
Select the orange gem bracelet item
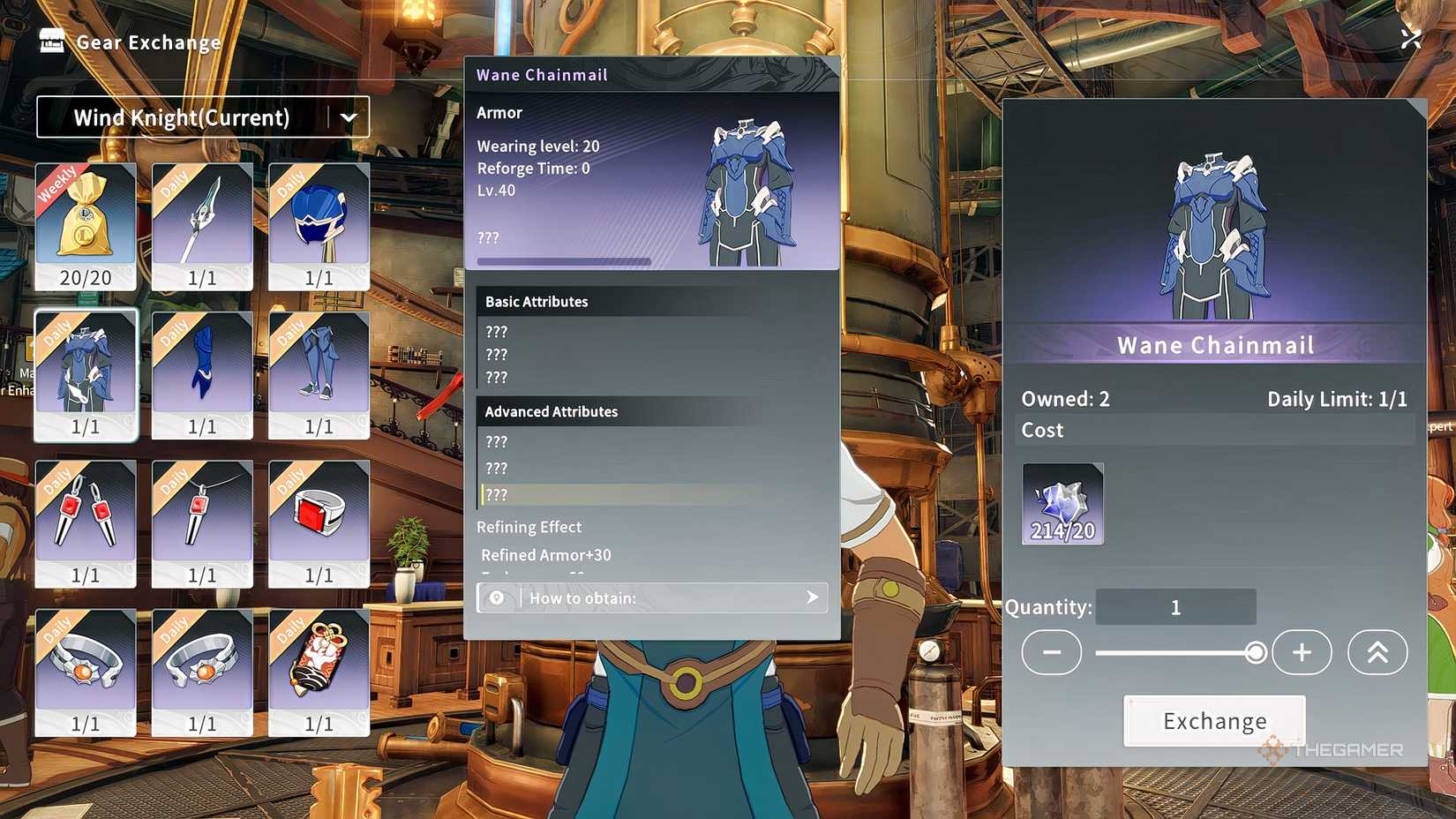pyautogui.click(x=86, y=671)
